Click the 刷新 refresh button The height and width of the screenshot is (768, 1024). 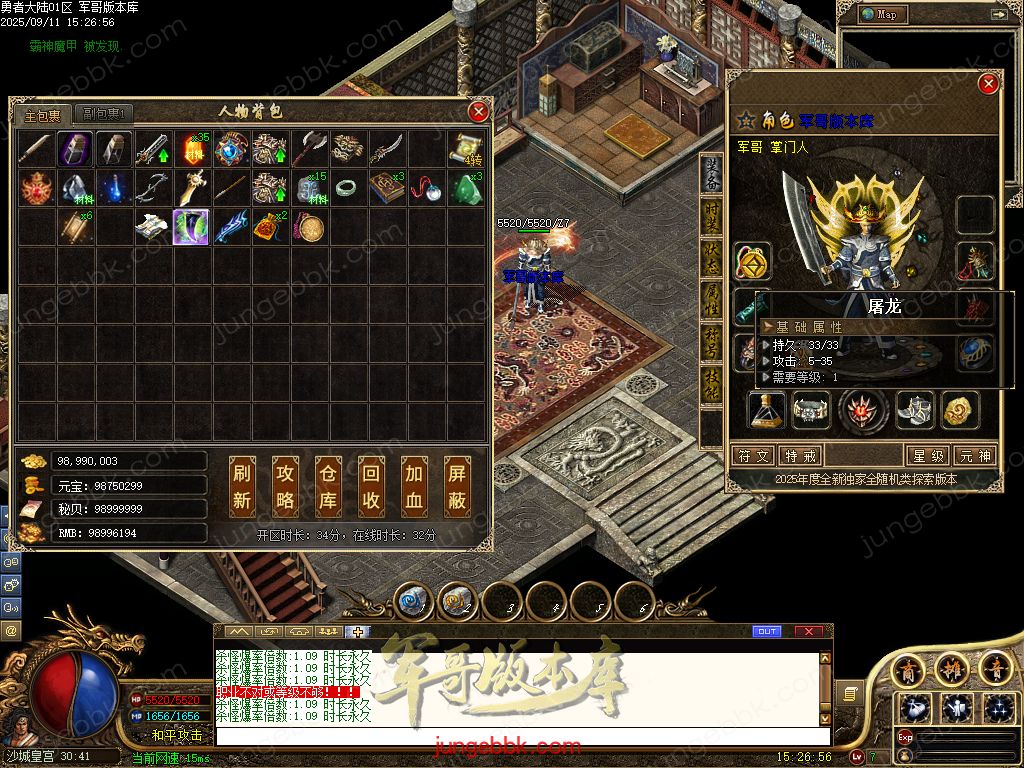click(242, 486)
